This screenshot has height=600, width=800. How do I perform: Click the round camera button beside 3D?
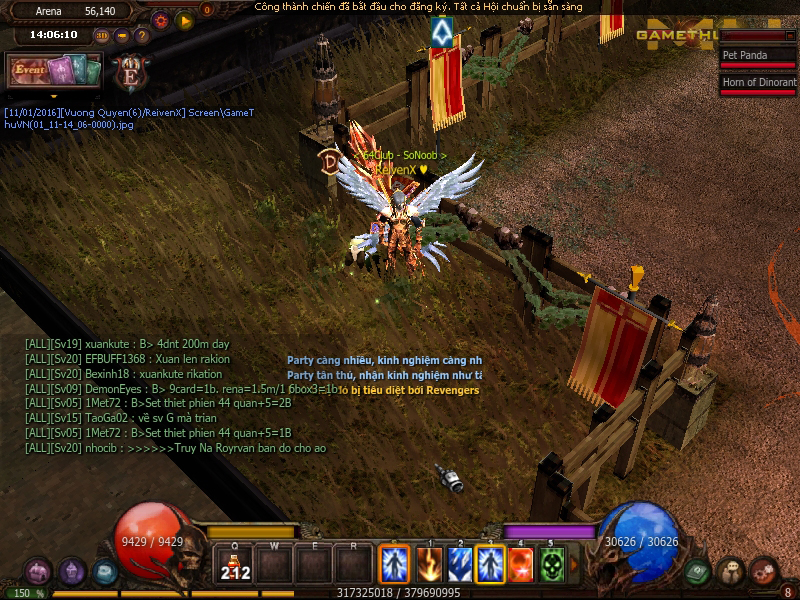(122, 36)
